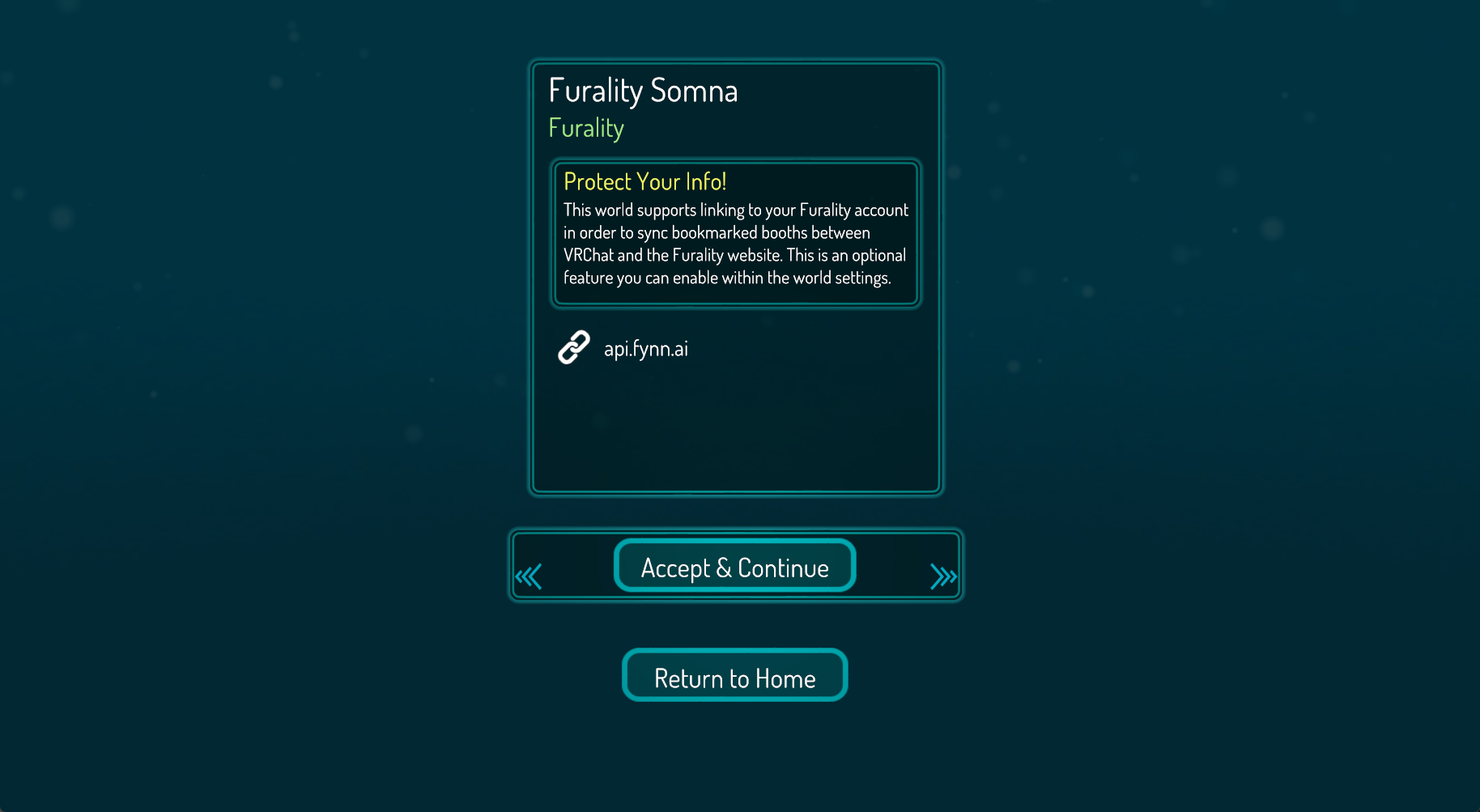Expand the Protect Your Info panel
Image resolution: width=1480 pixels, height=812 pixels.
point(735,233)
